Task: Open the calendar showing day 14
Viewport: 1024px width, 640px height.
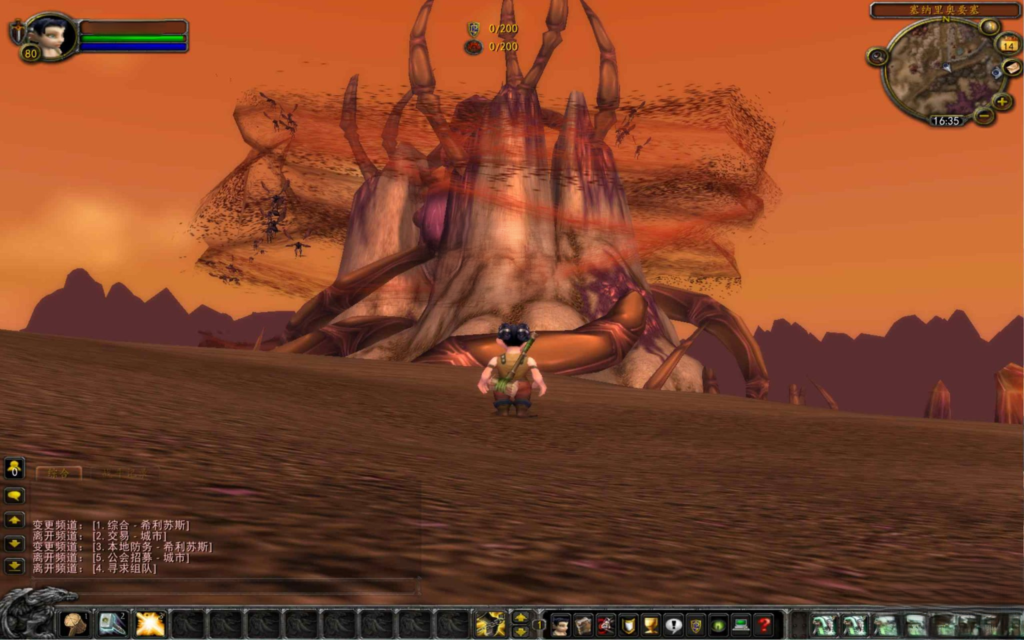Action: point(1008,44)
